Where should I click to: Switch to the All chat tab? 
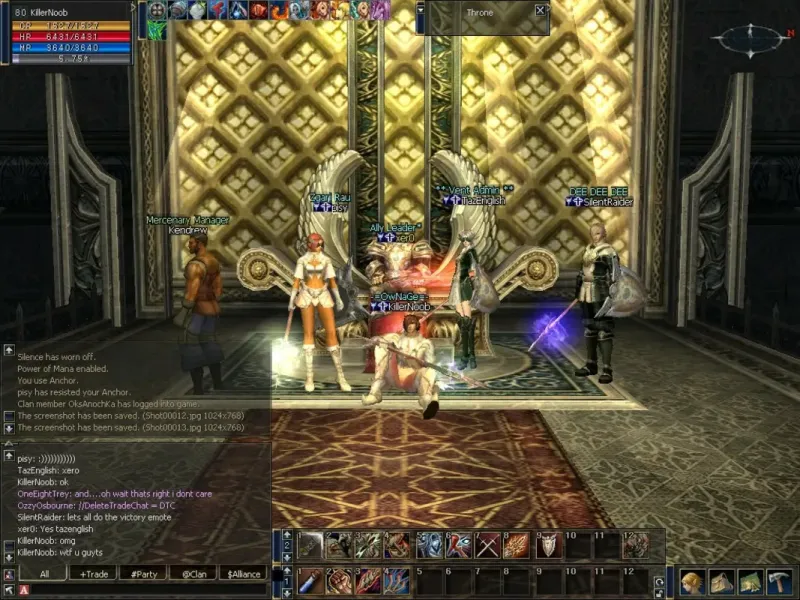[45, 574]
